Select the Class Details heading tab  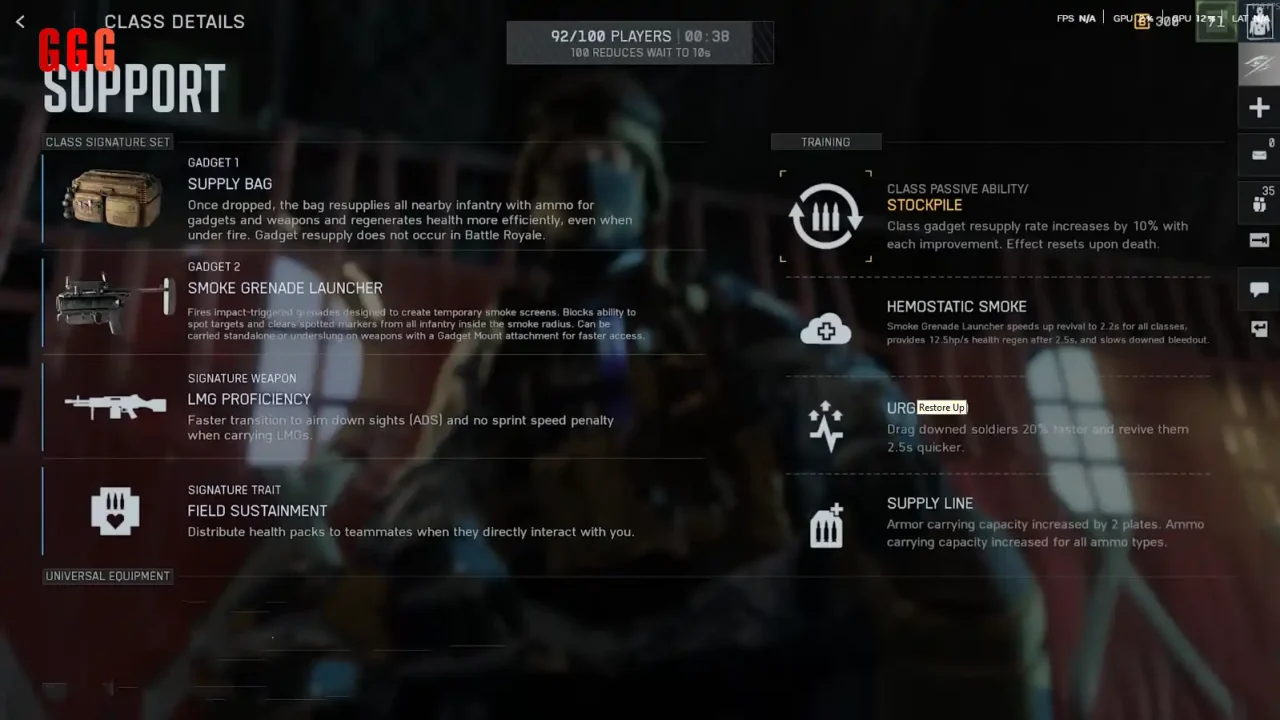[175, 21]
